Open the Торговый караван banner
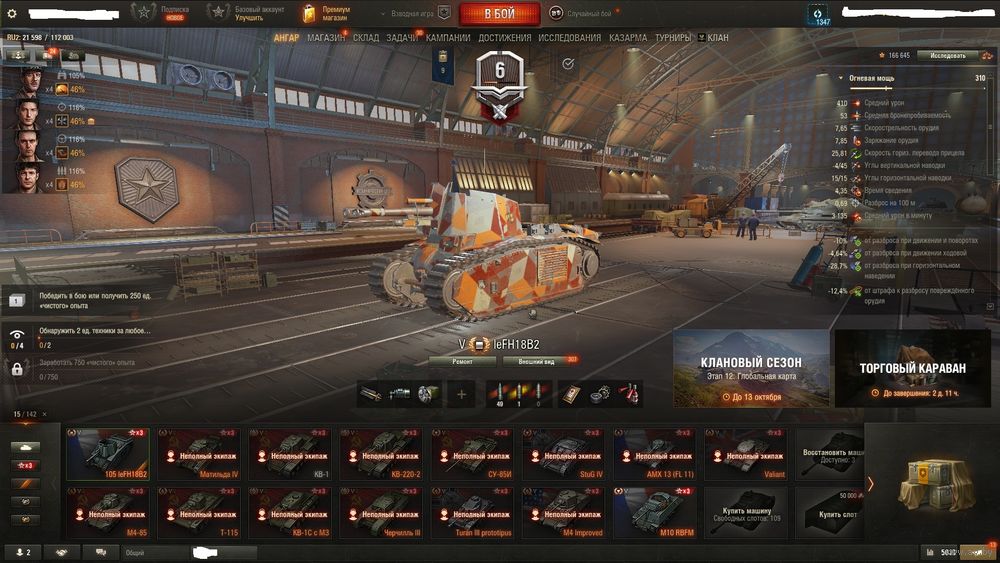 click(912, 369)
